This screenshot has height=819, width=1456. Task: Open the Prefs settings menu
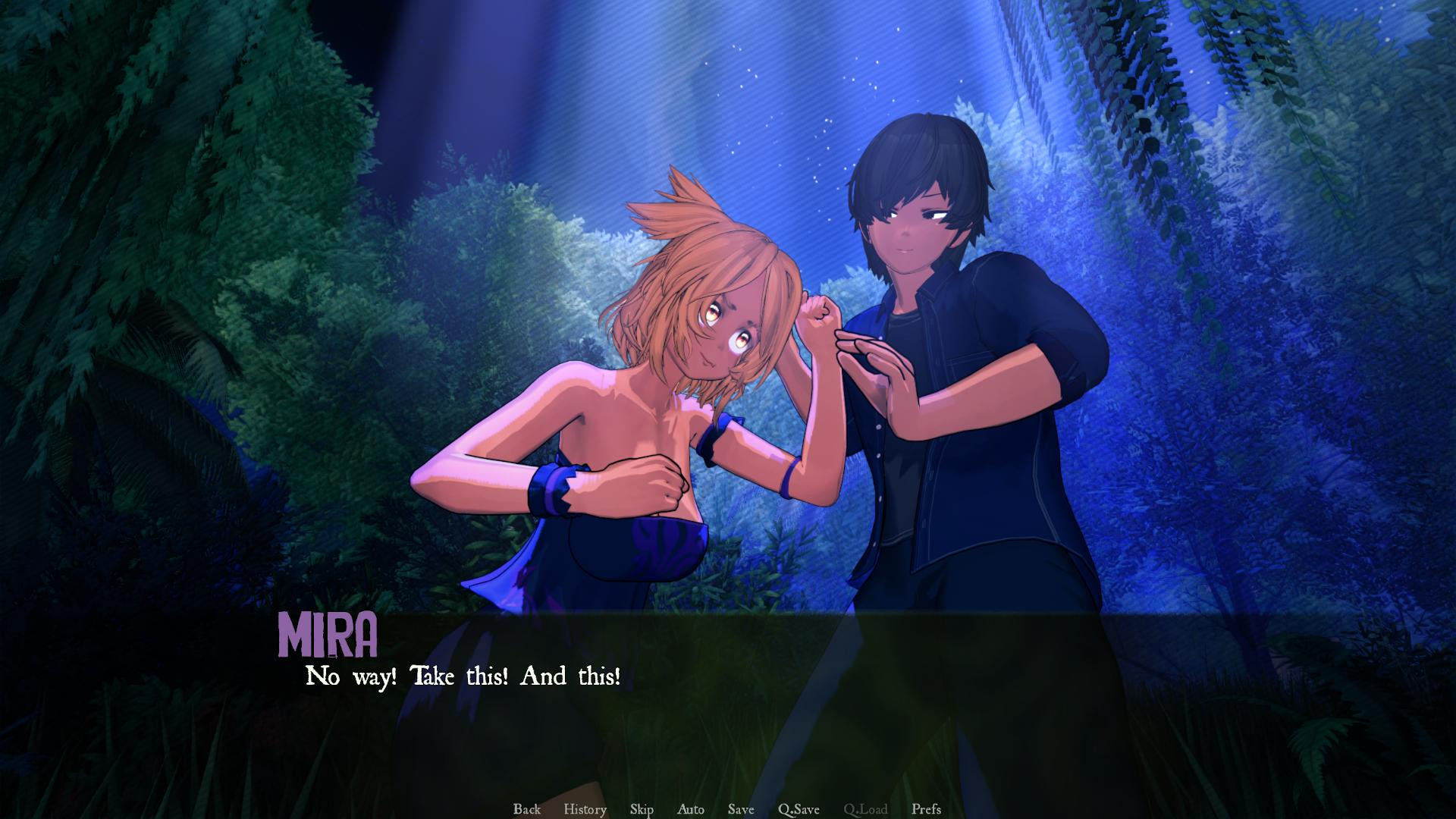point(926,809)
